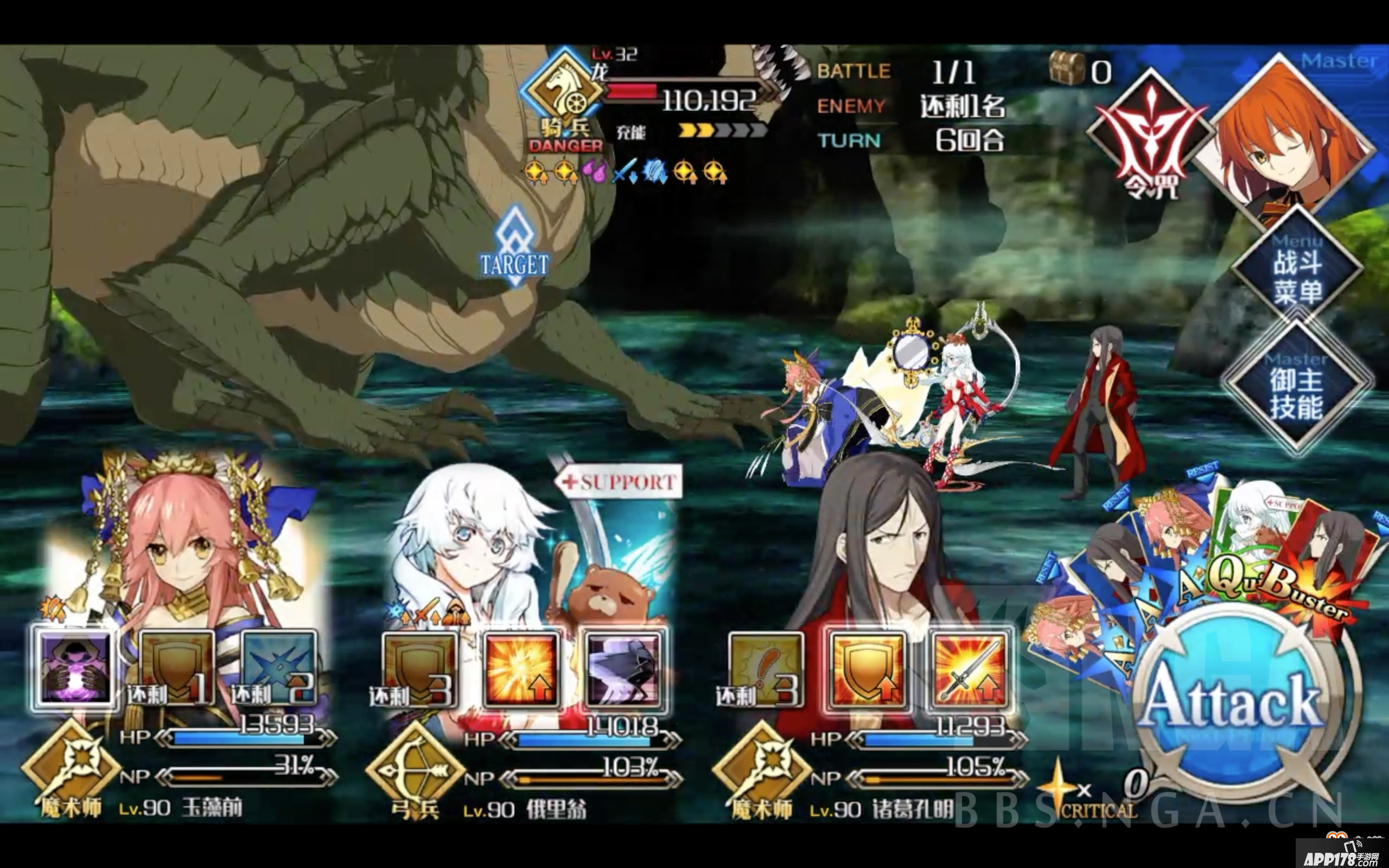Activate Tamamo's curse skill icon
1389x868 pixels.
[75, 668]
